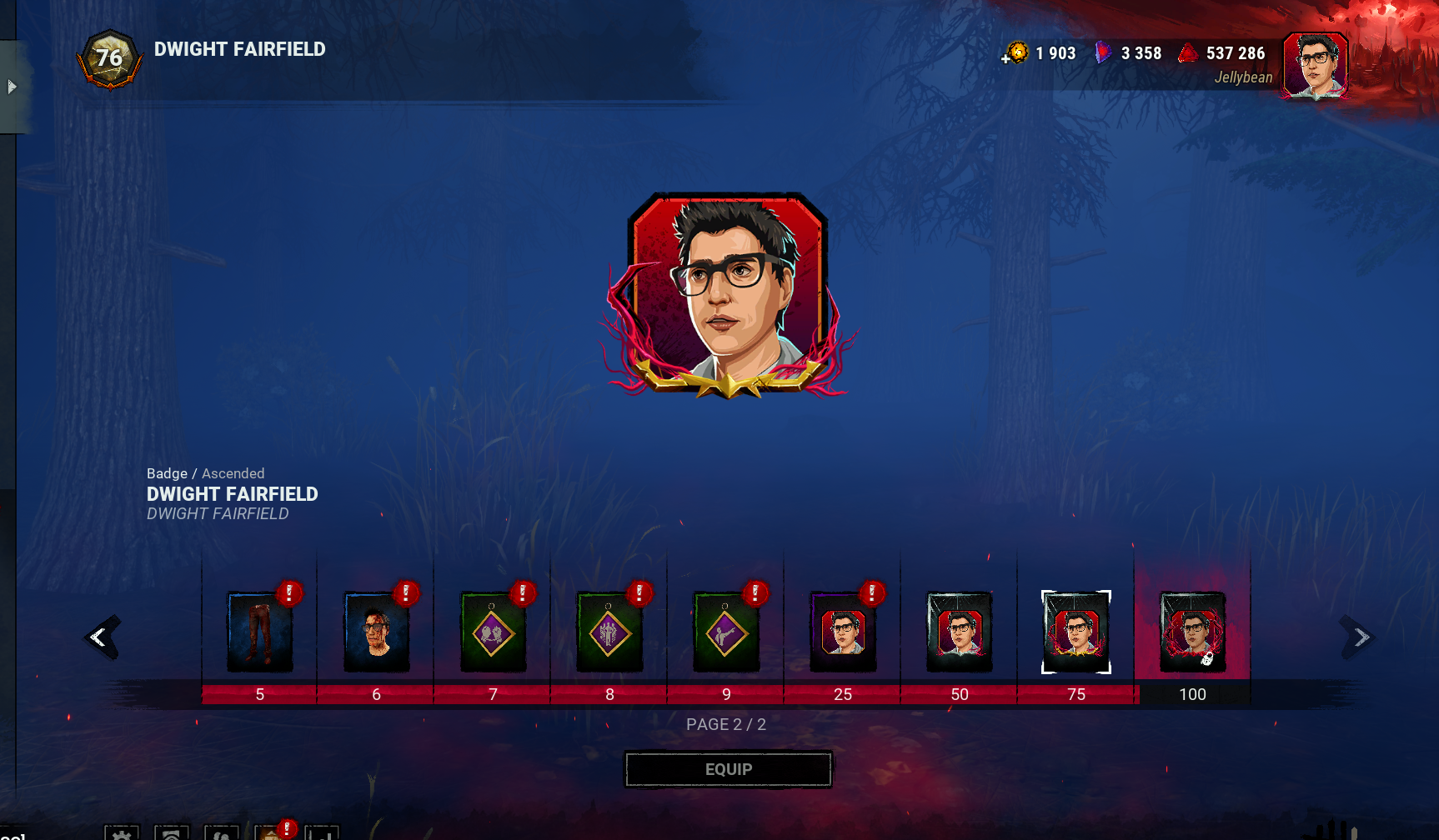Open the Jellybean player profile portrait
The height and width of the screenshot is (840, 1439).
pos(1316,65)
